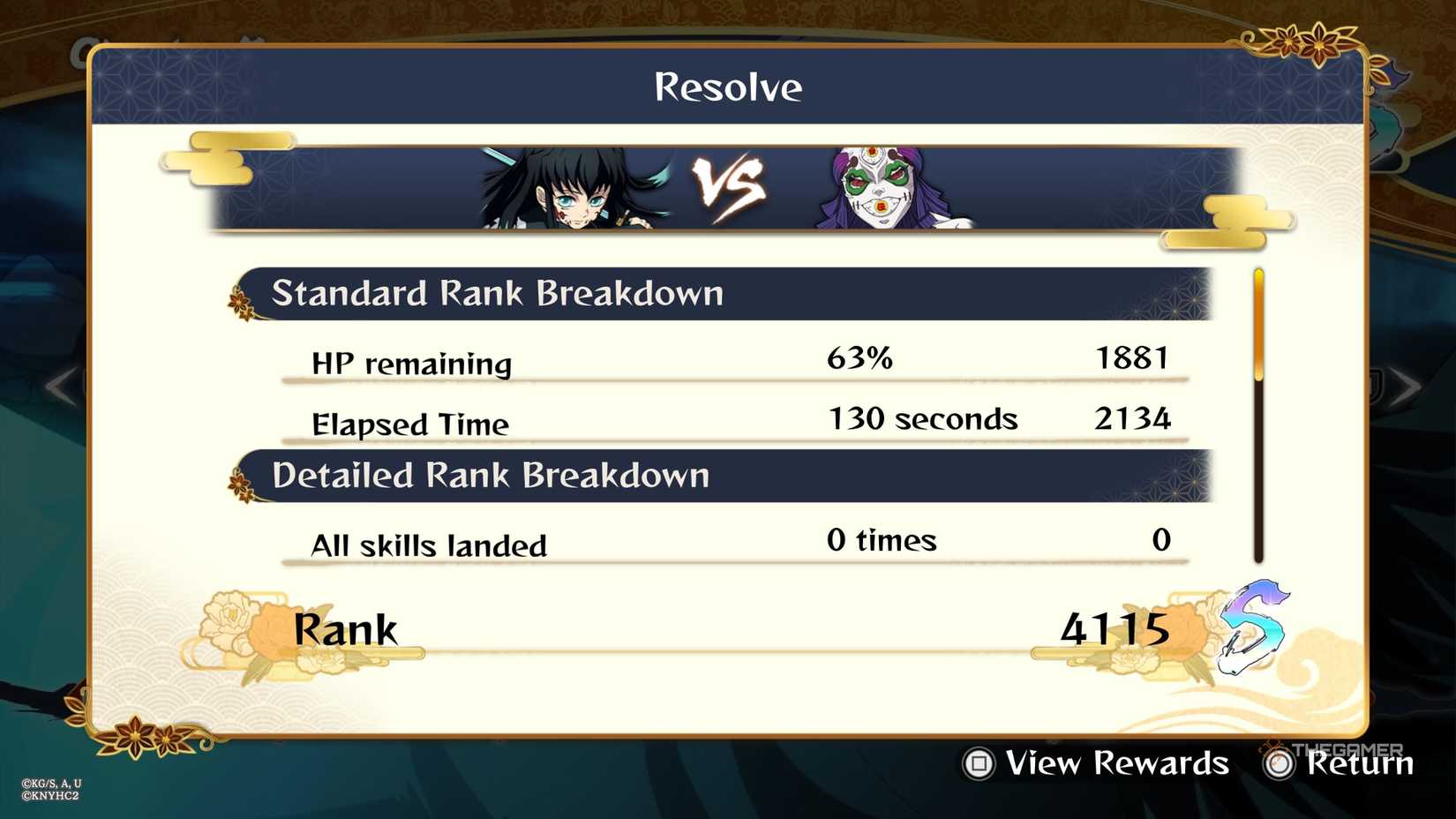The width and height of the screenshot is (1456, 819).
Task: Select the VS emblem between the fighters
Action: 728,185
